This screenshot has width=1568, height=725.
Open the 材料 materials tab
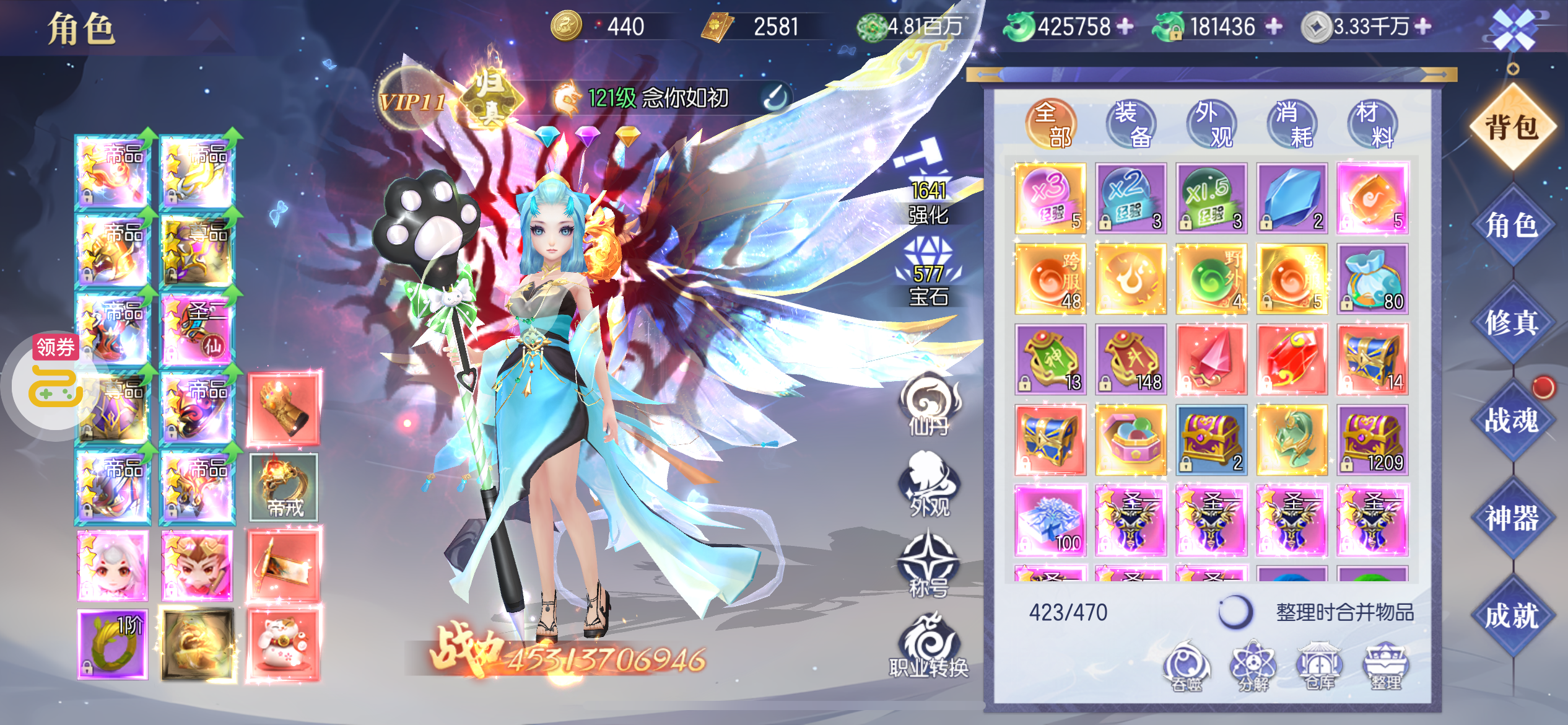(1373, 124)
